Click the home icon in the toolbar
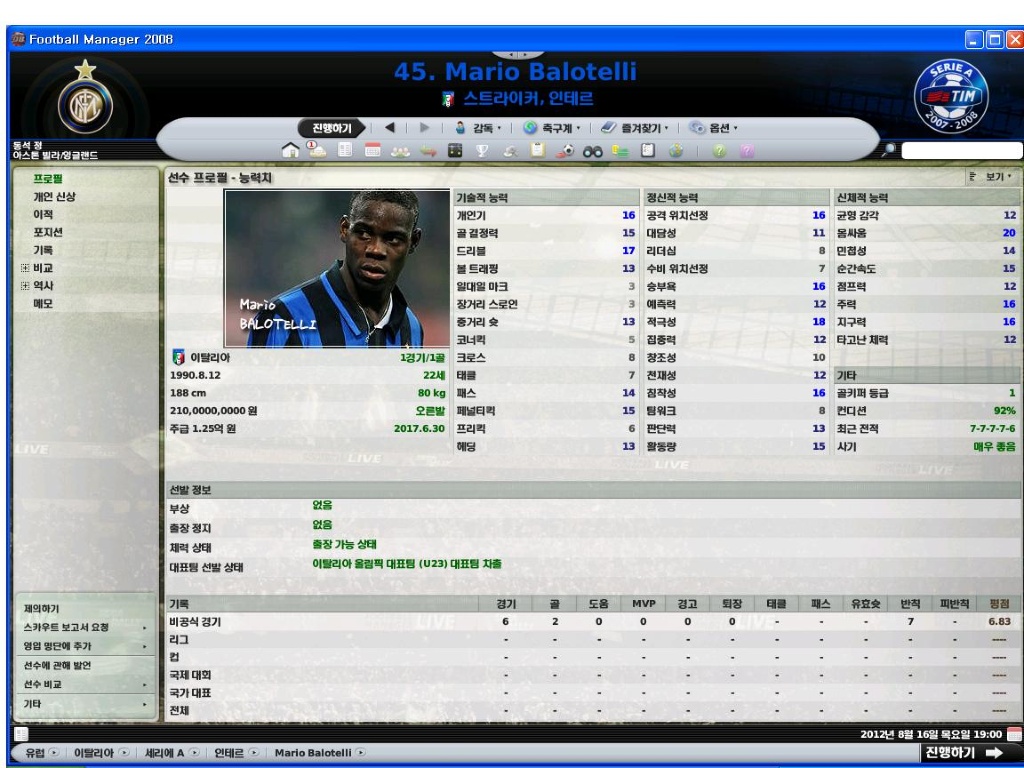 (x=291, y=150)
